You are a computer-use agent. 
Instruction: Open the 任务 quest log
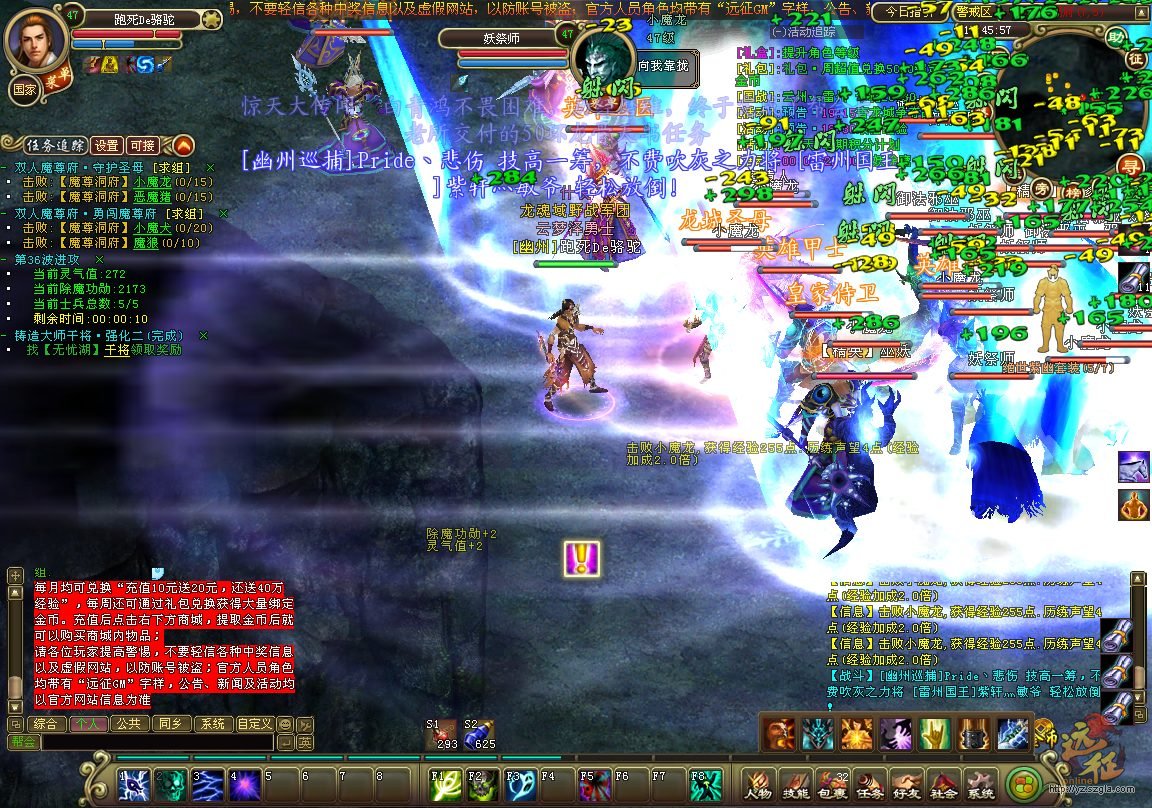click(869, 784)
